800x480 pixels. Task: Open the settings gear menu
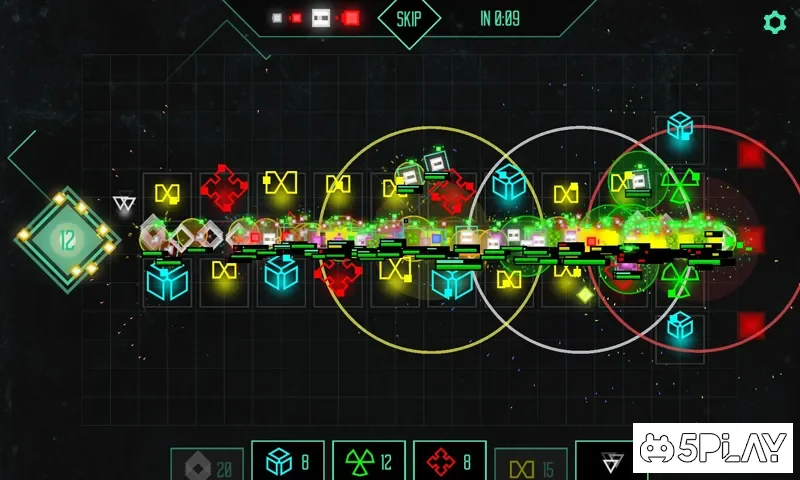pyautogui.click(x=774, y=22)
